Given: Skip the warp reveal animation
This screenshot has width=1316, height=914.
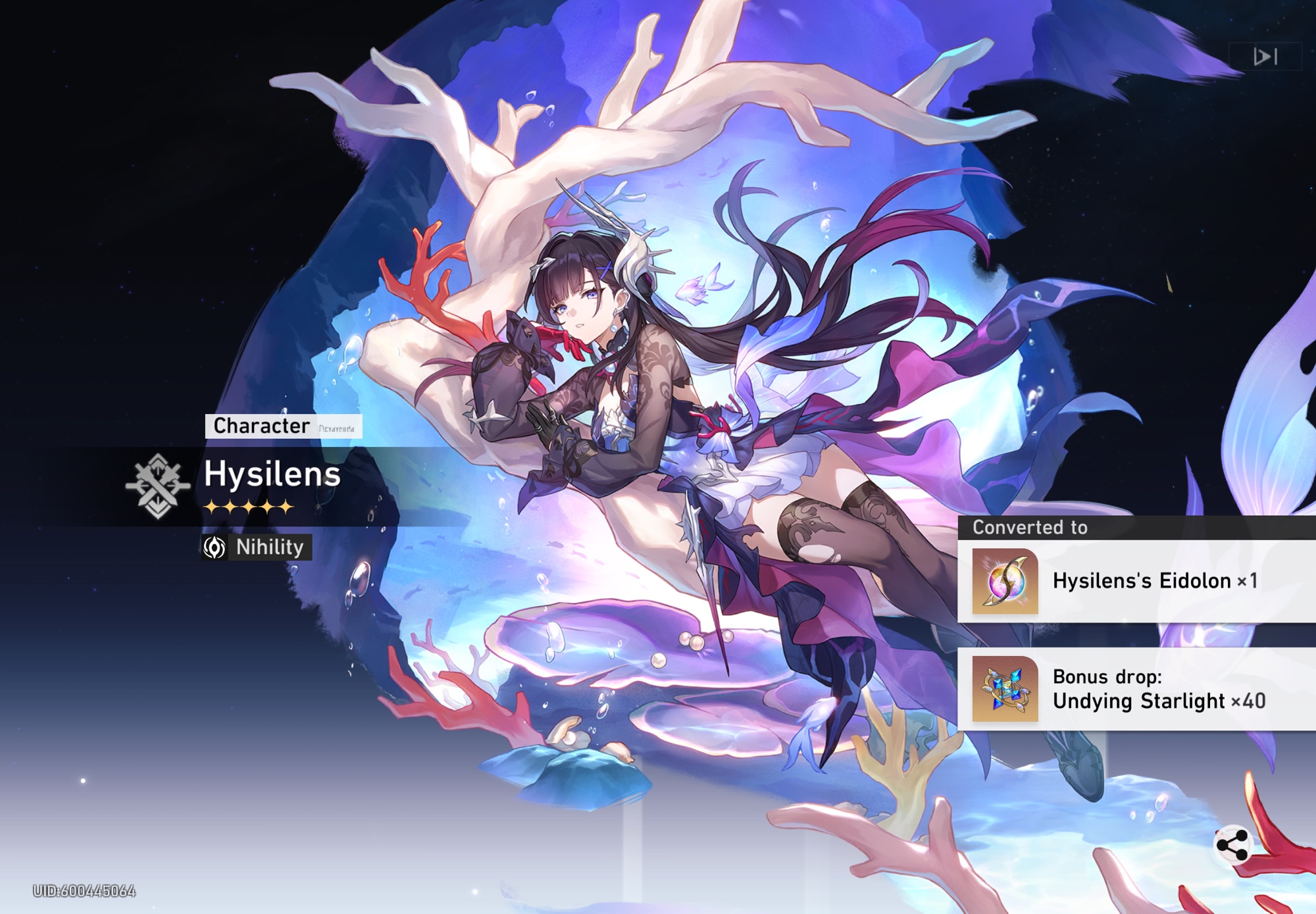Looking at the screenshot, I should tap(1265, 57).
